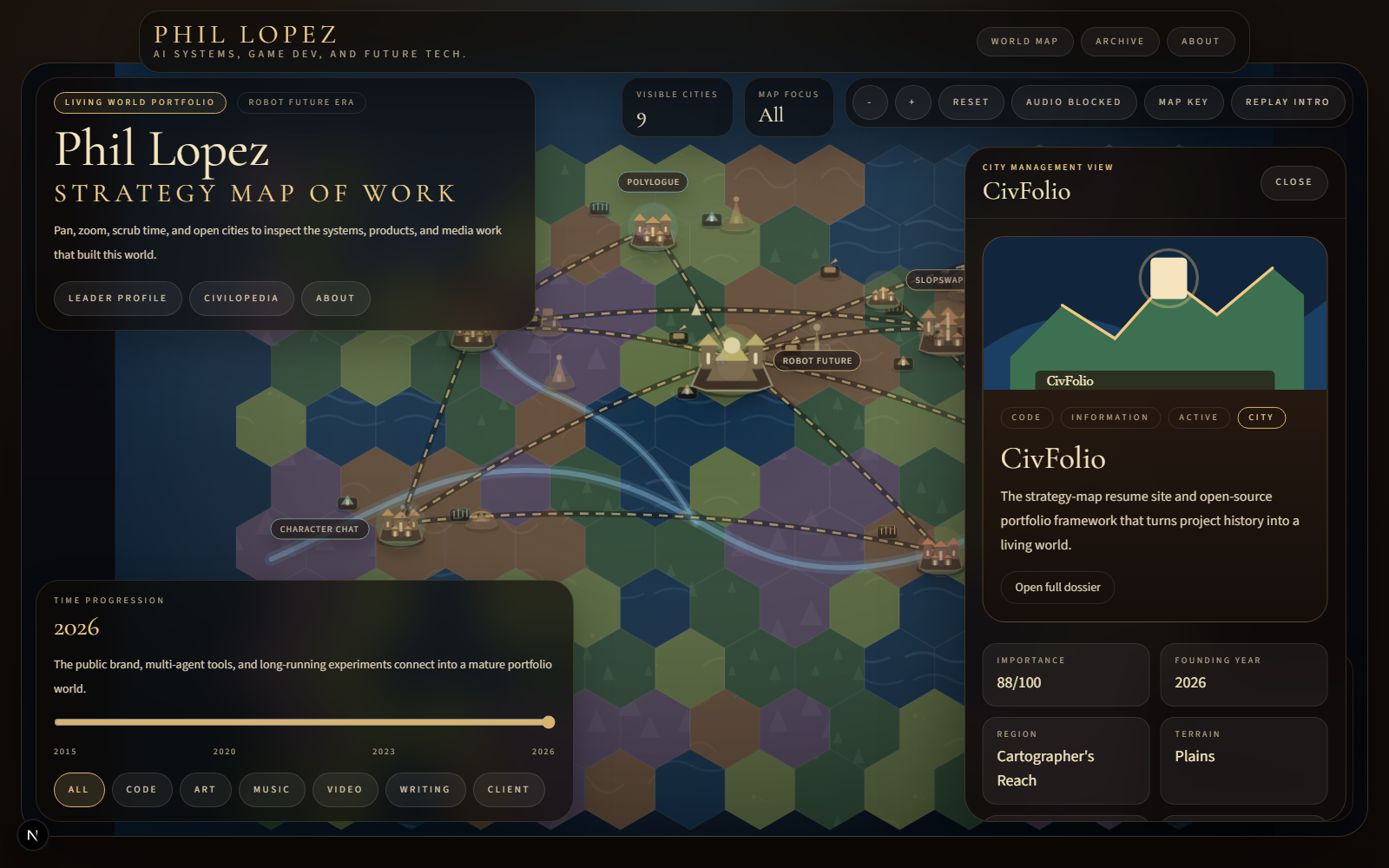Click the time progression slider handle at 2026
This screenshot has height=868, width=1389.
point(549,721)
